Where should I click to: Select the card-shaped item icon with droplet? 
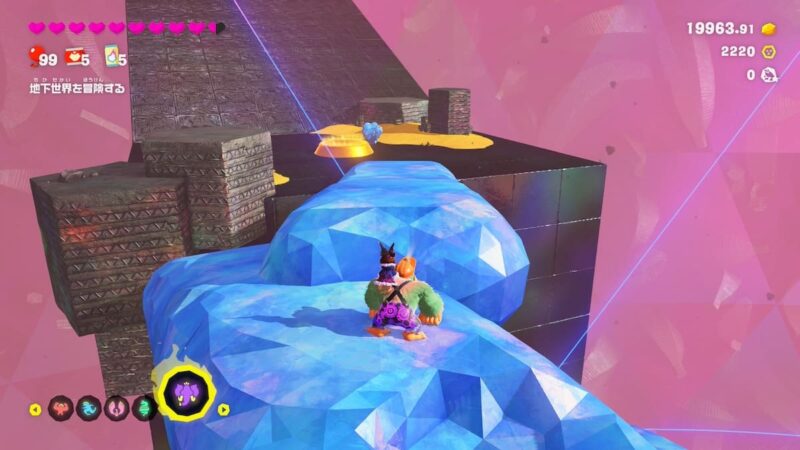coord(114,58)
